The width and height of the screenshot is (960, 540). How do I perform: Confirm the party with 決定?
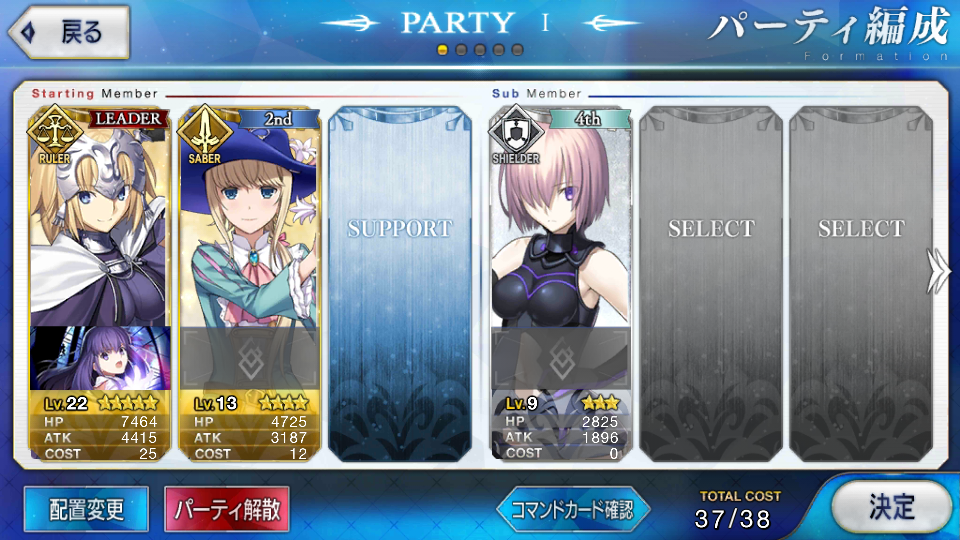click(889, 507)
